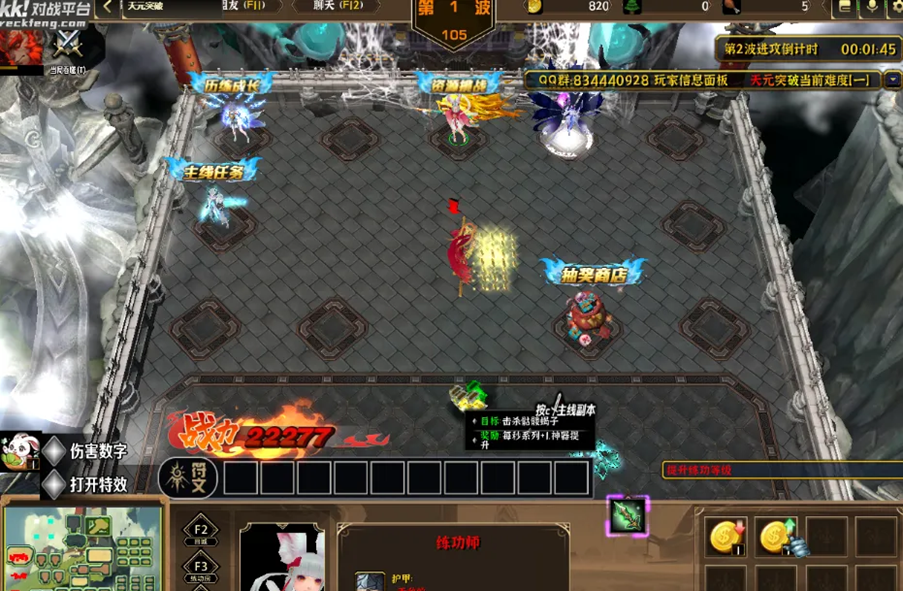This screenshot has height=591, width=903.
Task: Open the 抽奖商店 lottery shop label
Action: [x=592, y=273]
